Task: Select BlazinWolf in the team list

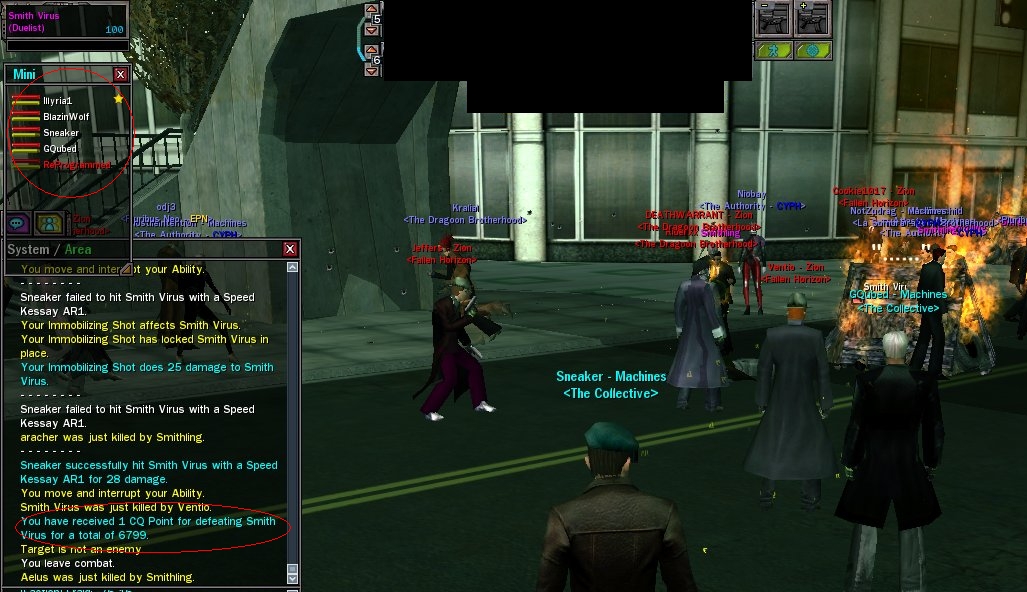Action: (59, 117)
